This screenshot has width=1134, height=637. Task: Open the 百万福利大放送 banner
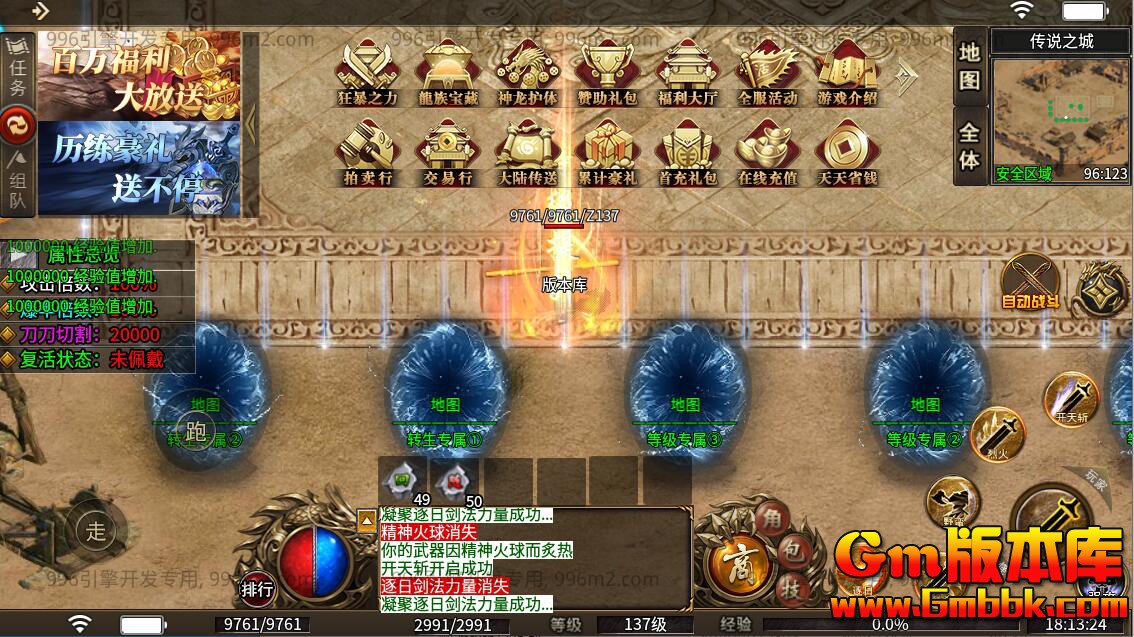click(139, 75)
